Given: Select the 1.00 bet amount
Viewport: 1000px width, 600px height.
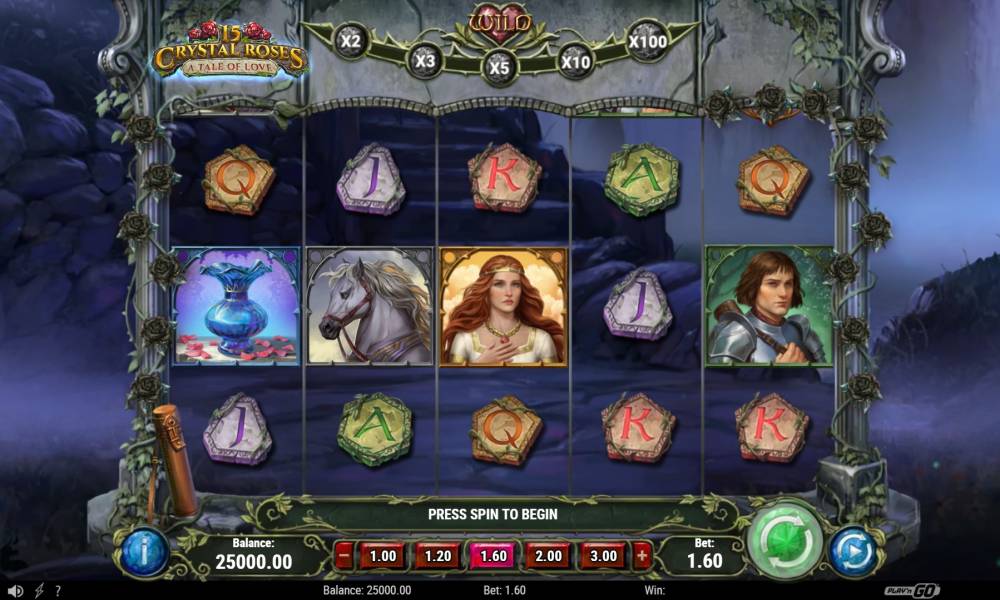Looking at the screenshot, I should tap(383, 556).
